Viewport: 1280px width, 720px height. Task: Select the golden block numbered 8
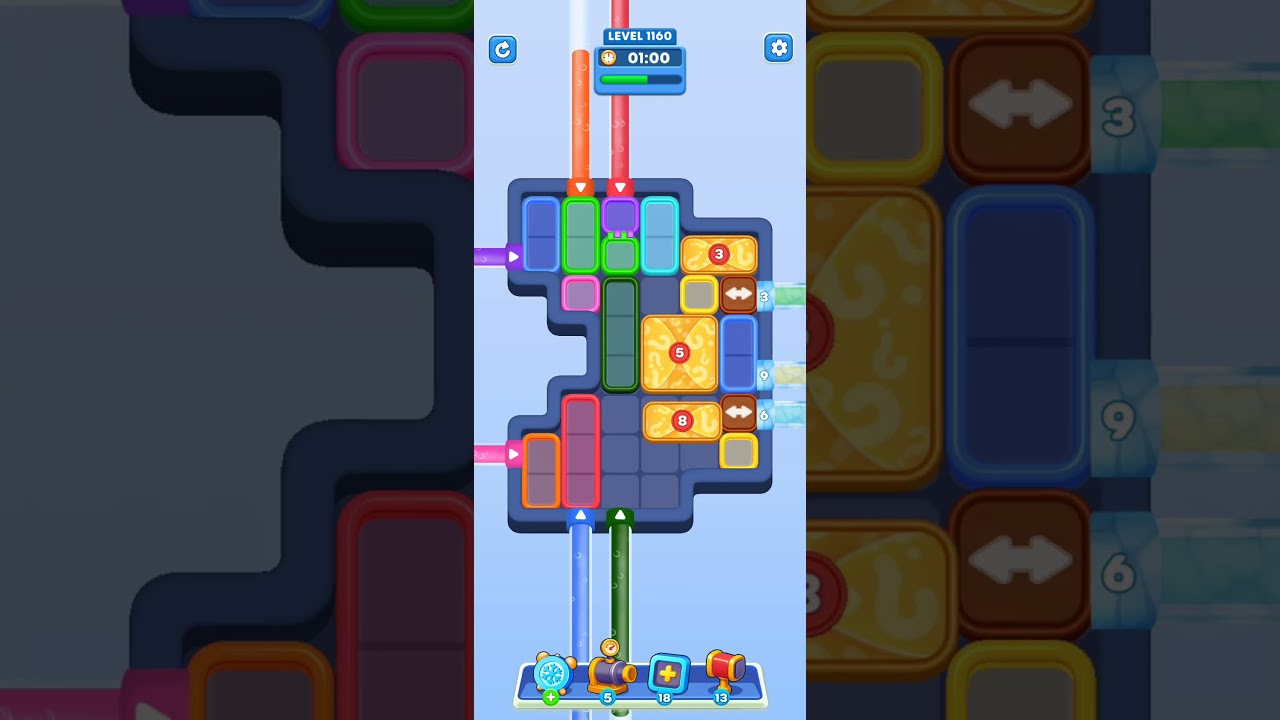tap(680, 420)
